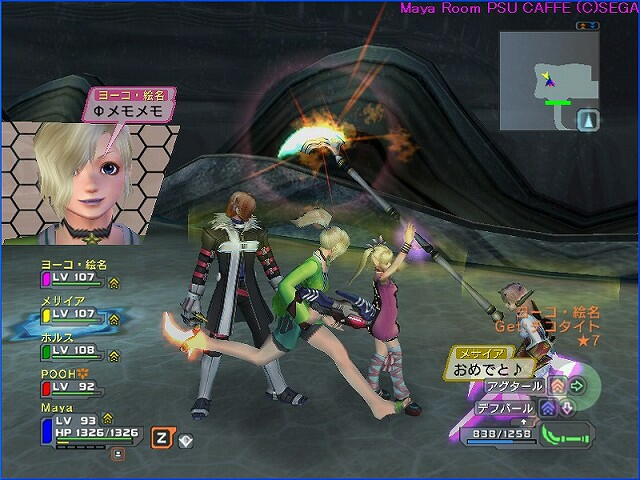Click the gray diamond icon next to Z
Screen dimensions: 640x480
coord(186,438)
